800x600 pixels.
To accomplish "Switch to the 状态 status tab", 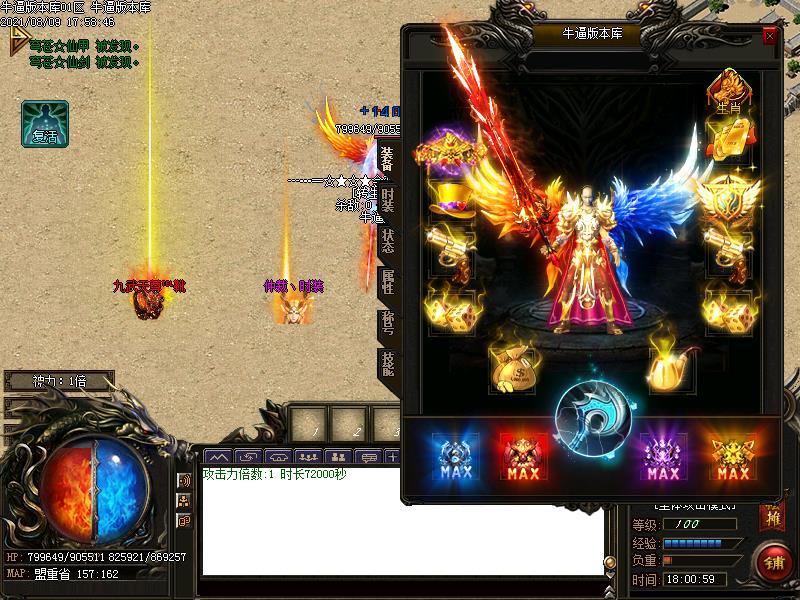I will pos(388,242).
